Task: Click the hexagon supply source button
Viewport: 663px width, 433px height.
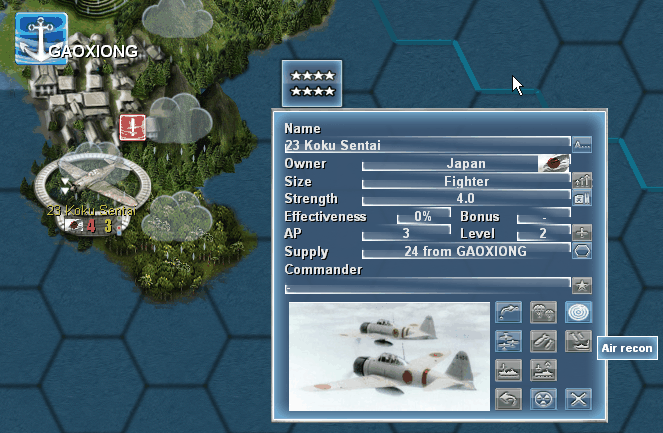Action: click(x=582, y=250)
